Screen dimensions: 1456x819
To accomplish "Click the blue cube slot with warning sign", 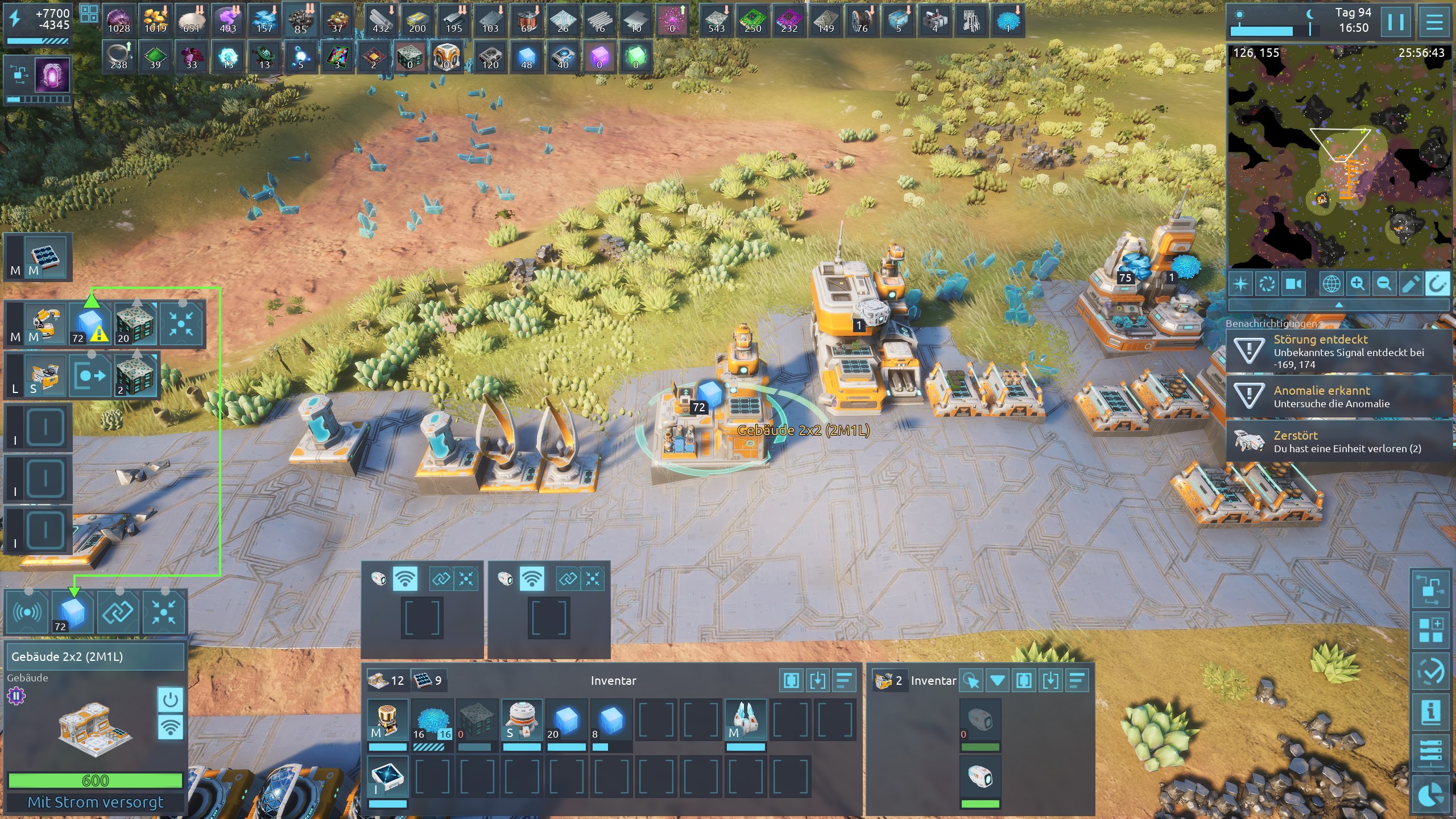I will coord(90,324).
